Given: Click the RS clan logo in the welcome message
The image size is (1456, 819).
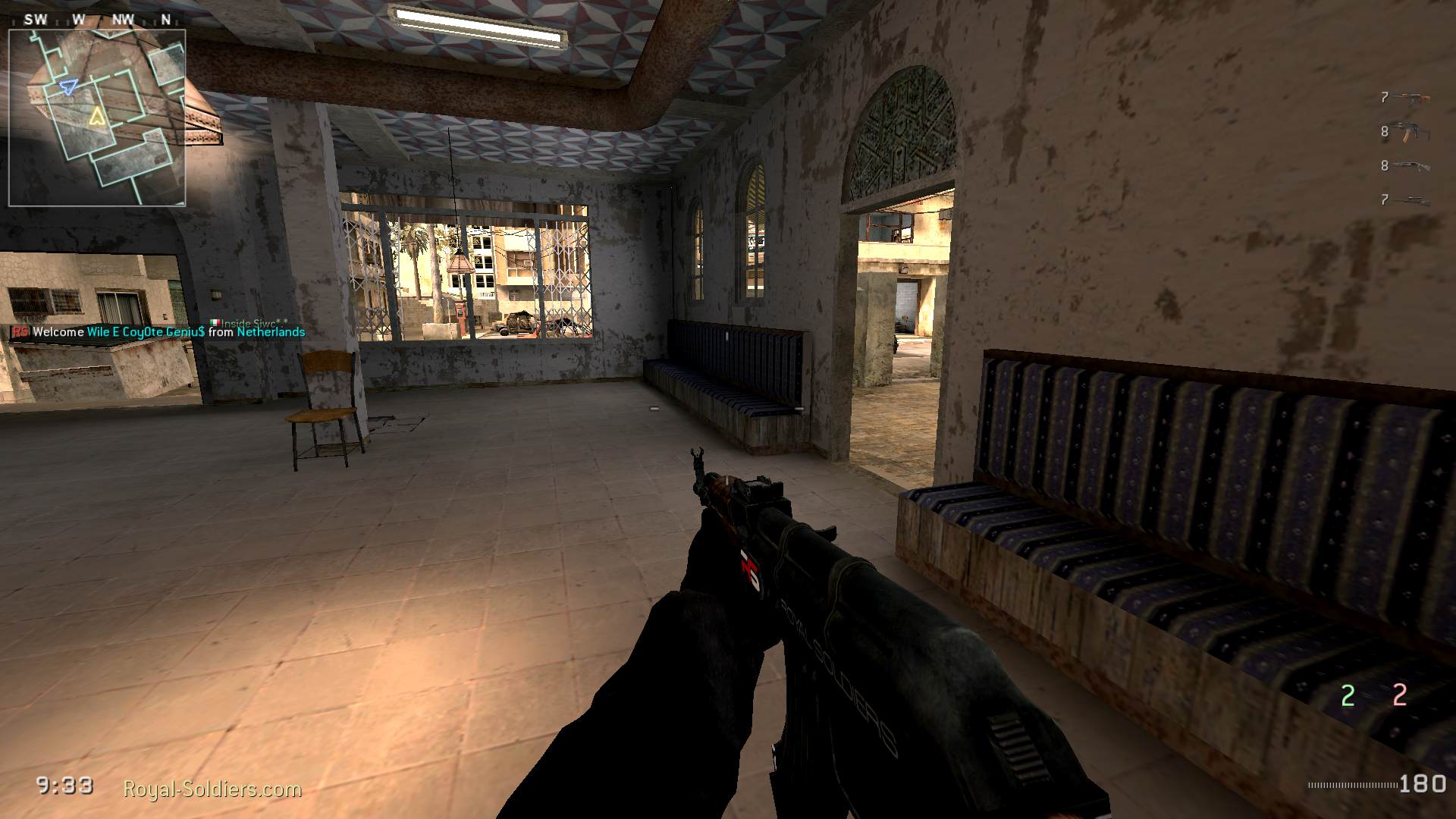Looking at the screenshot, I should click(20, 332).
